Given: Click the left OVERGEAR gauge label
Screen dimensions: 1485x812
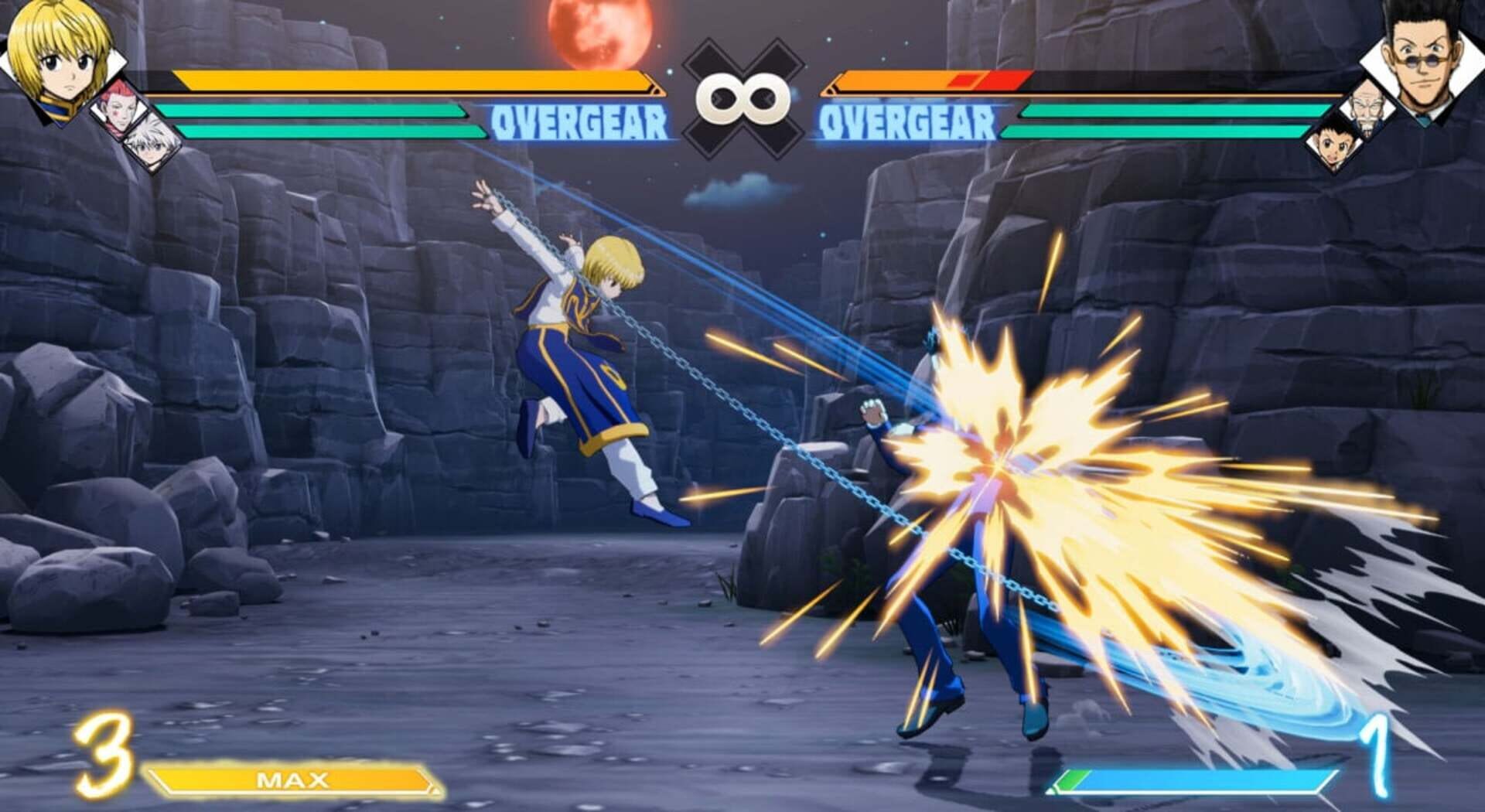Looking at the screenshot, I should click(580, 120).
